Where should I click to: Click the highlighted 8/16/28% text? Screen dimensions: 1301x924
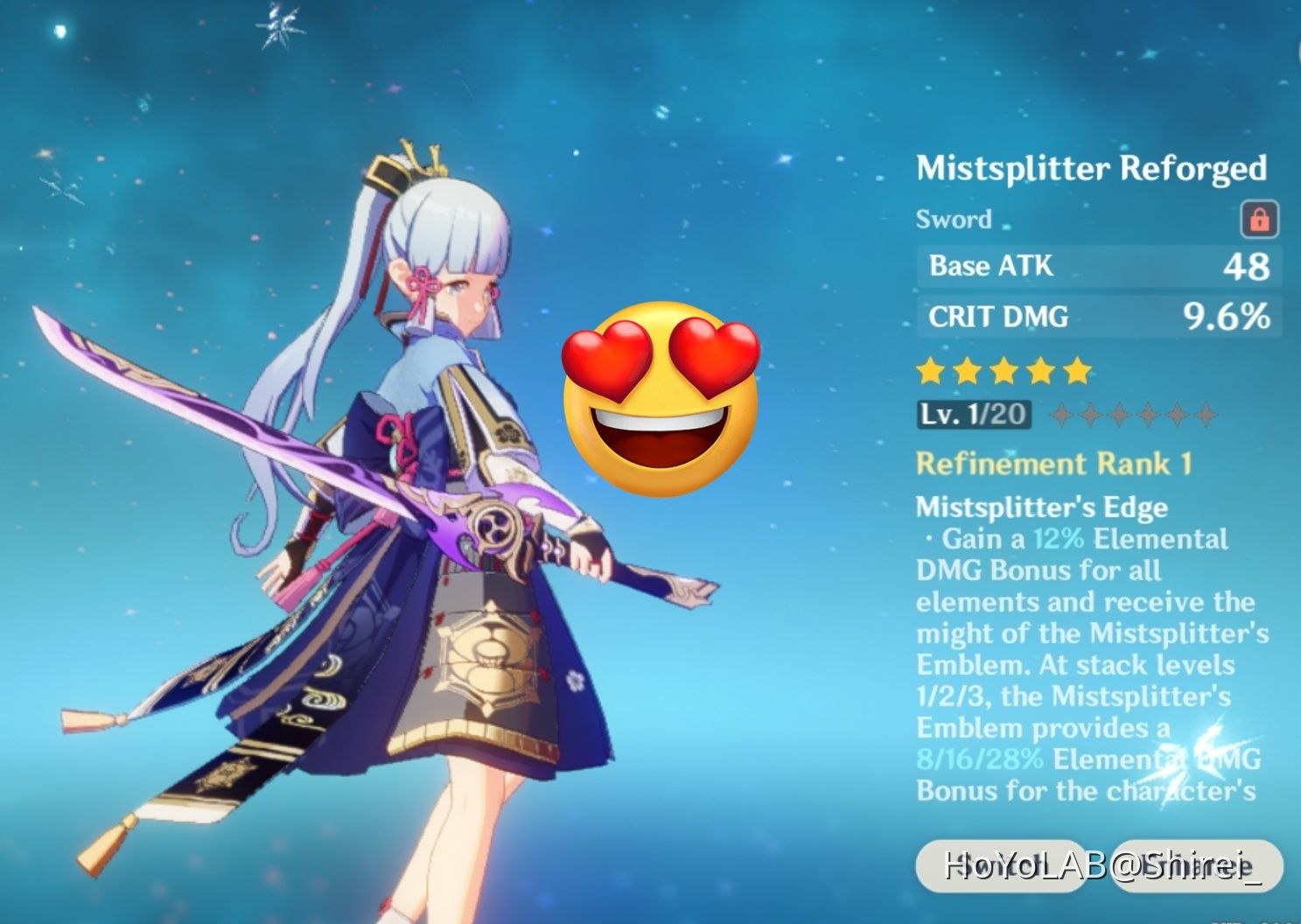pos(978,759)
